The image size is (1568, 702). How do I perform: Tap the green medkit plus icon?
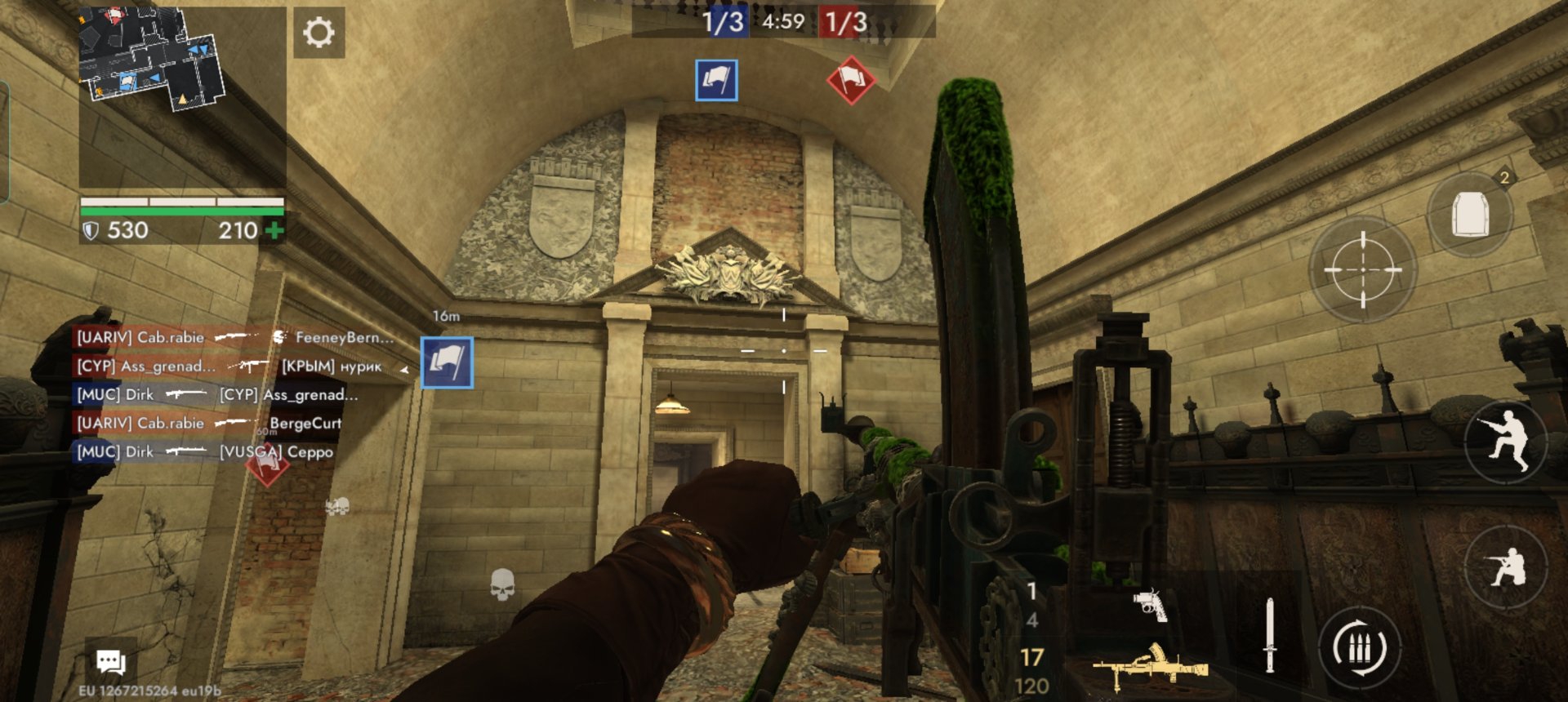275,231
